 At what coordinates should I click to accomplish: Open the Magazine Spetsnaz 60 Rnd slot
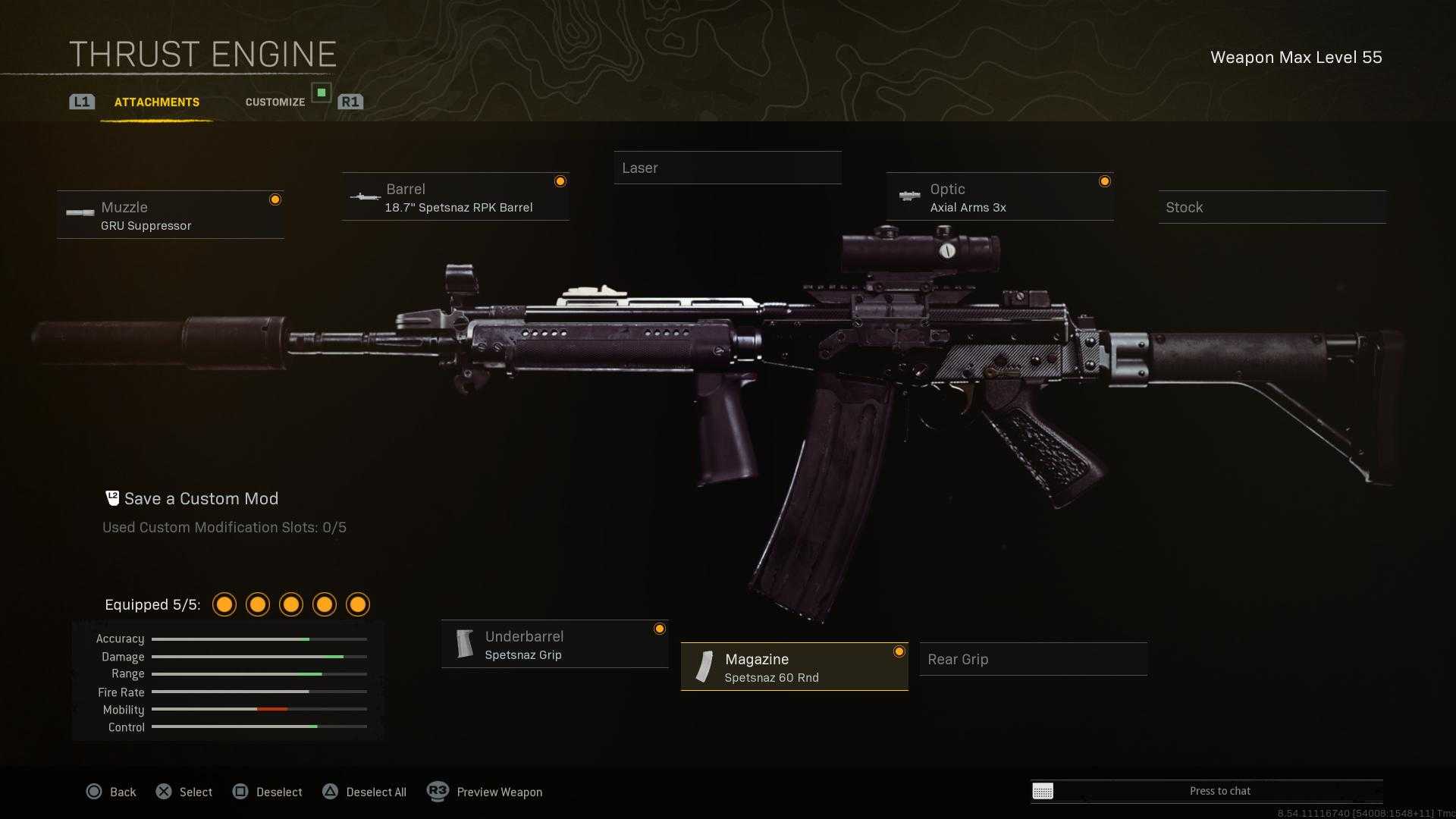click(794, 667)
